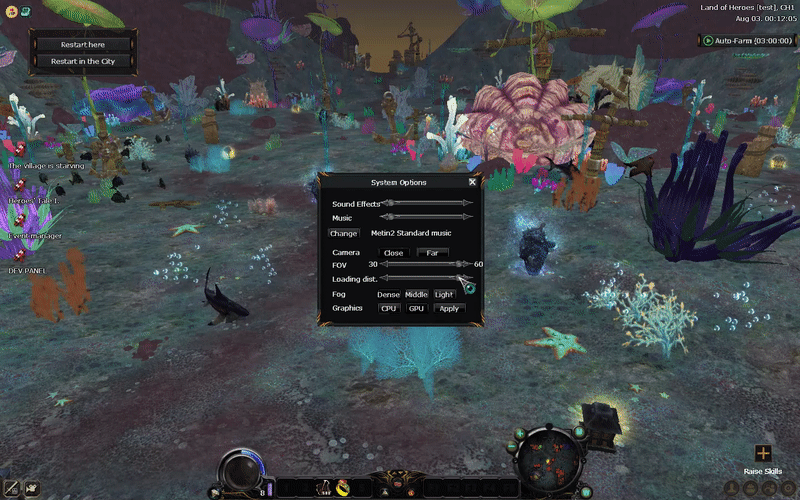Screen dimensions: 800x500
Task: Select Light fog
Action: [x=444, y=294]
